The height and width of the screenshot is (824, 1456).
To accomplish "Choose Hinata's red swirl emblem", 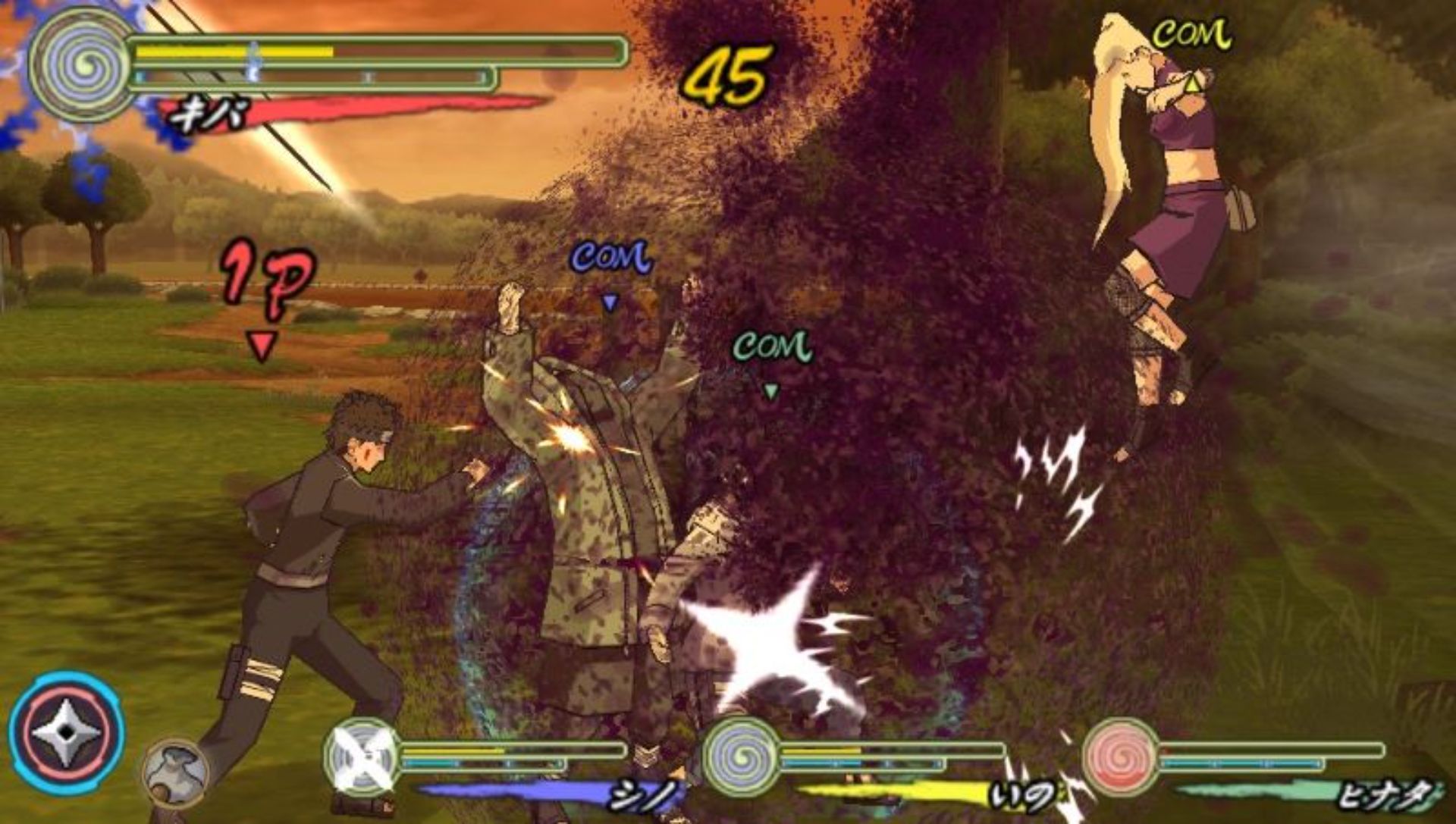I will (1120, 756).
